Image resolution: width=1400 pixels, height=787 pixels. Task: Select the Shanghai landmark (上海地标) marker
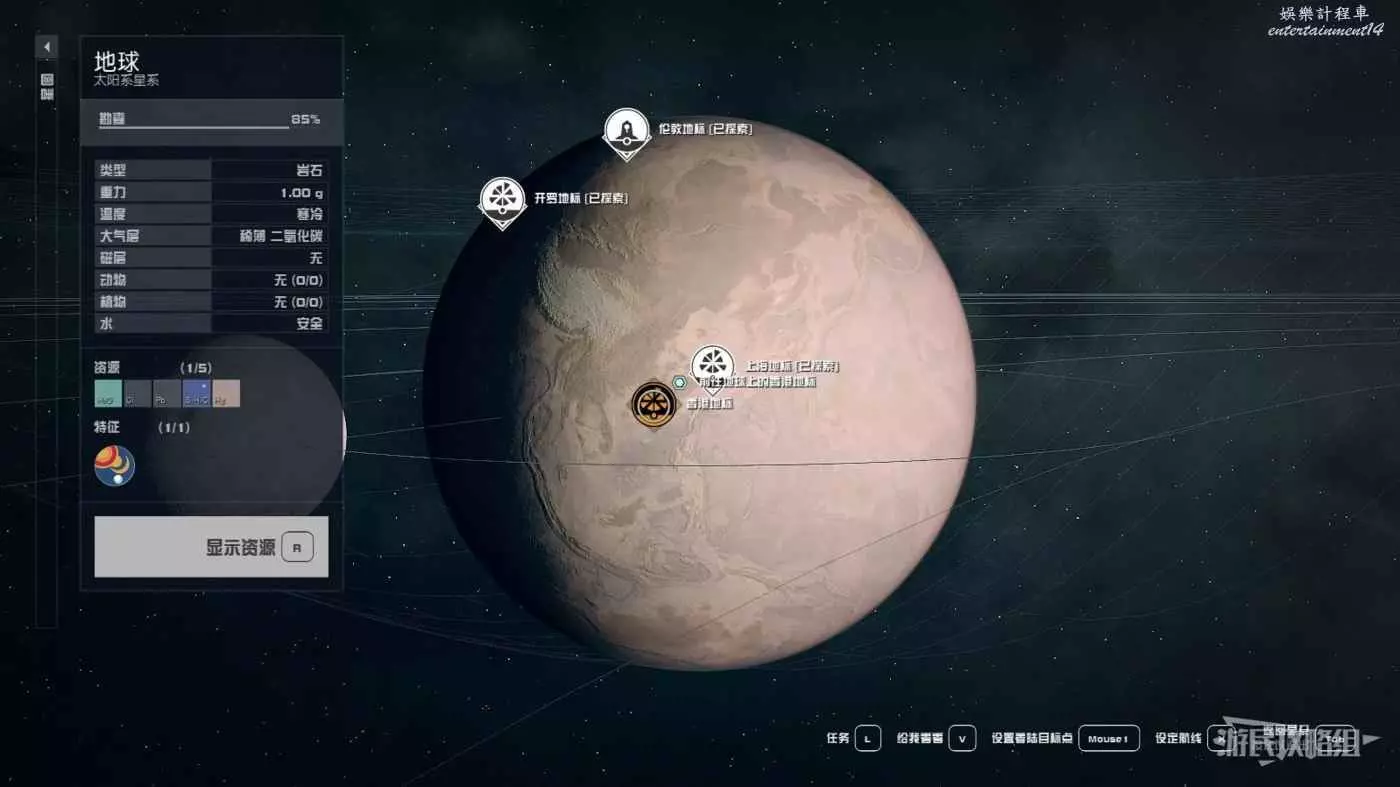[x=712, y=366]
